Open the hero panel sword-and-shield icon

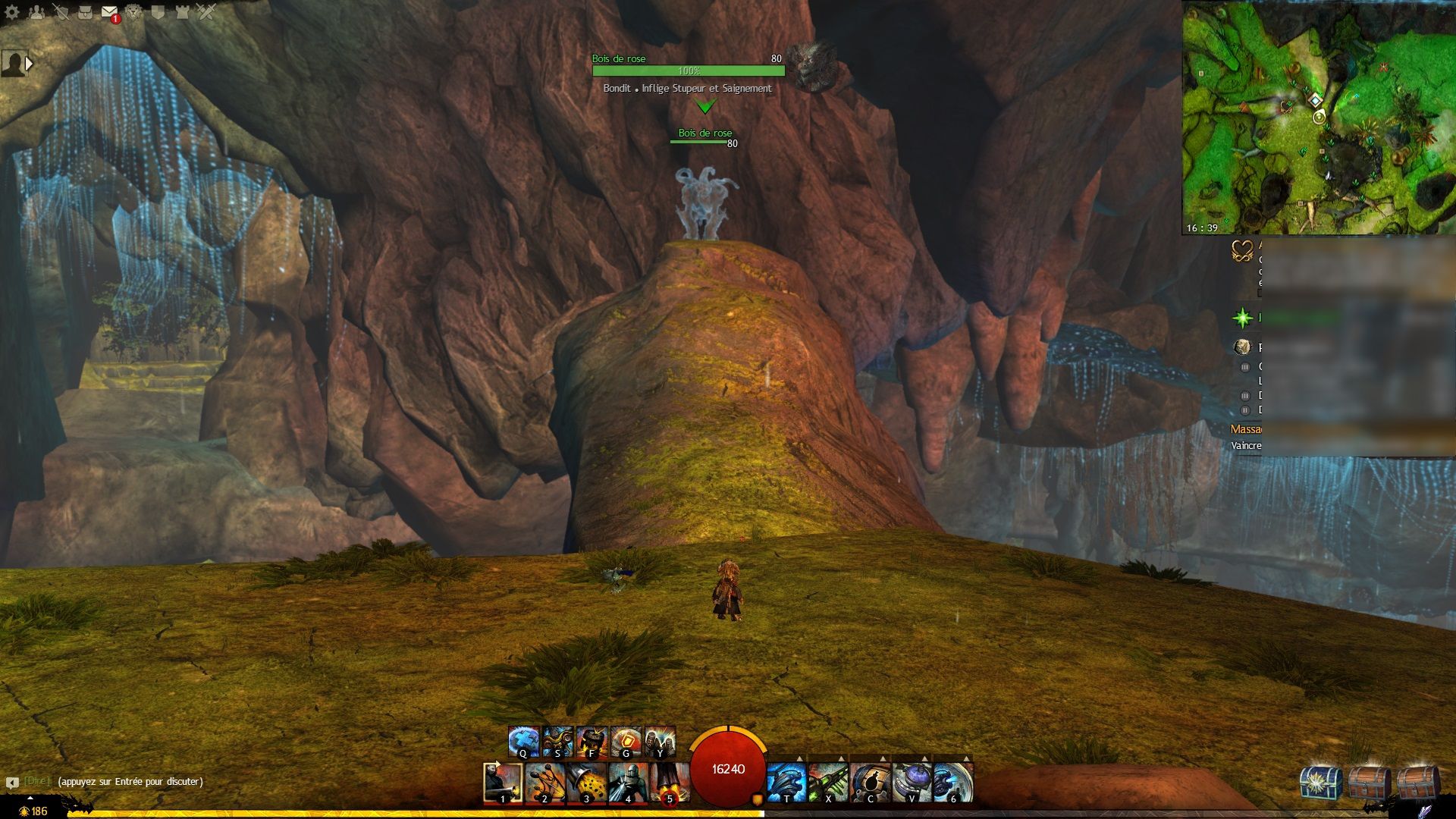[x=61, y=12]
